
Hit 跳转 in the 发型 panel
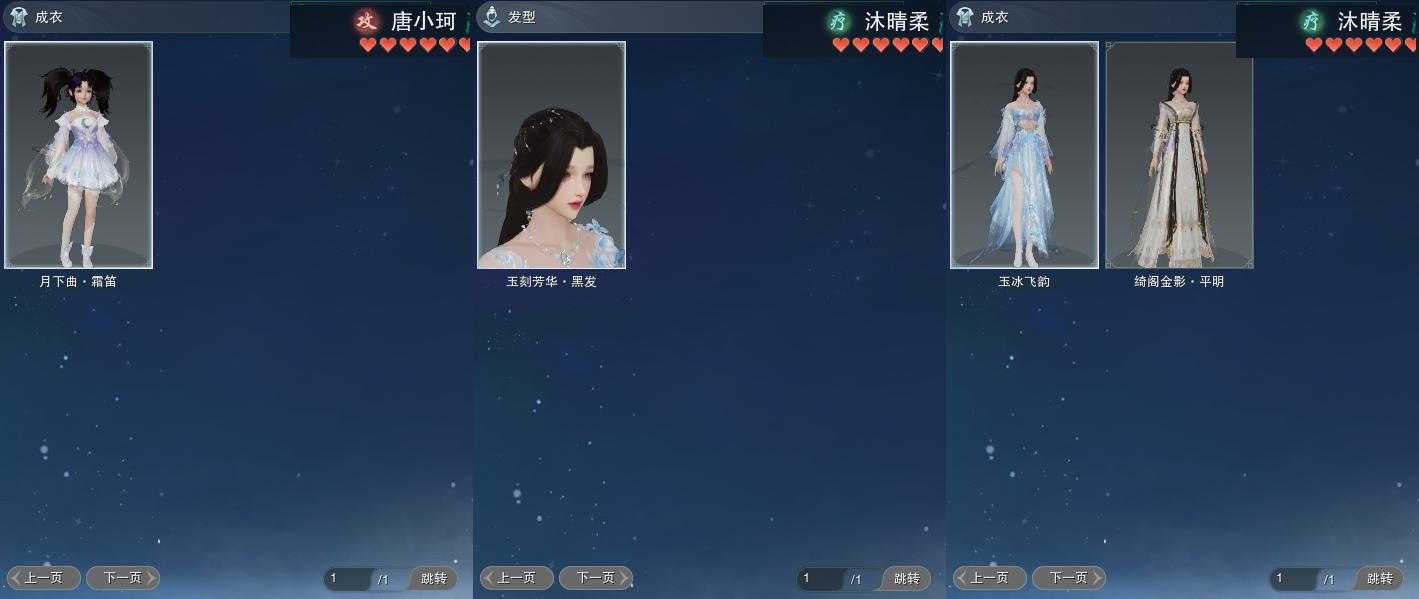pyautogui.click(x=906, y=579)
